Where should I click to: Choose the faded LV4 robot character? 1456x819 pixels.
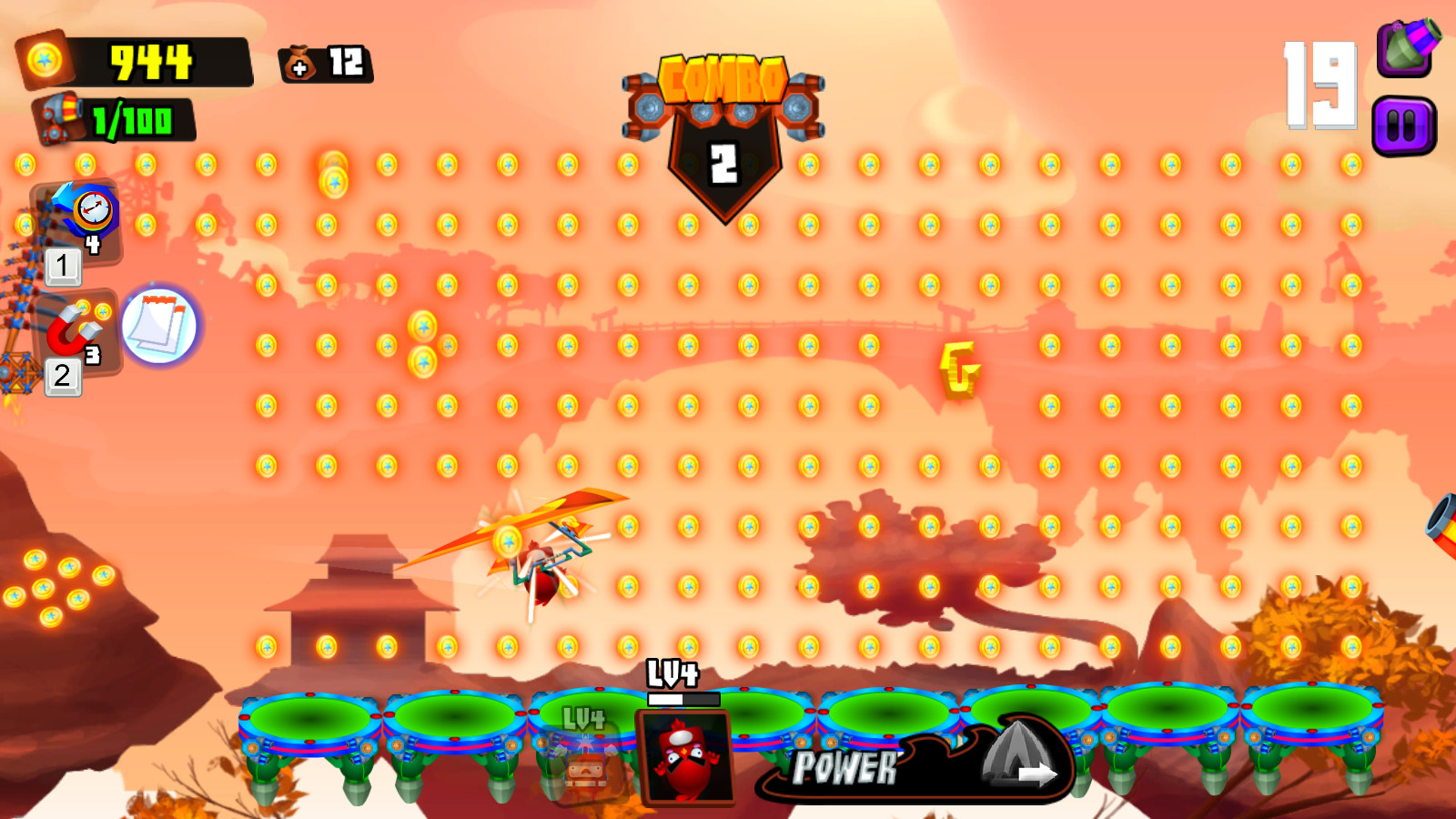585,758
